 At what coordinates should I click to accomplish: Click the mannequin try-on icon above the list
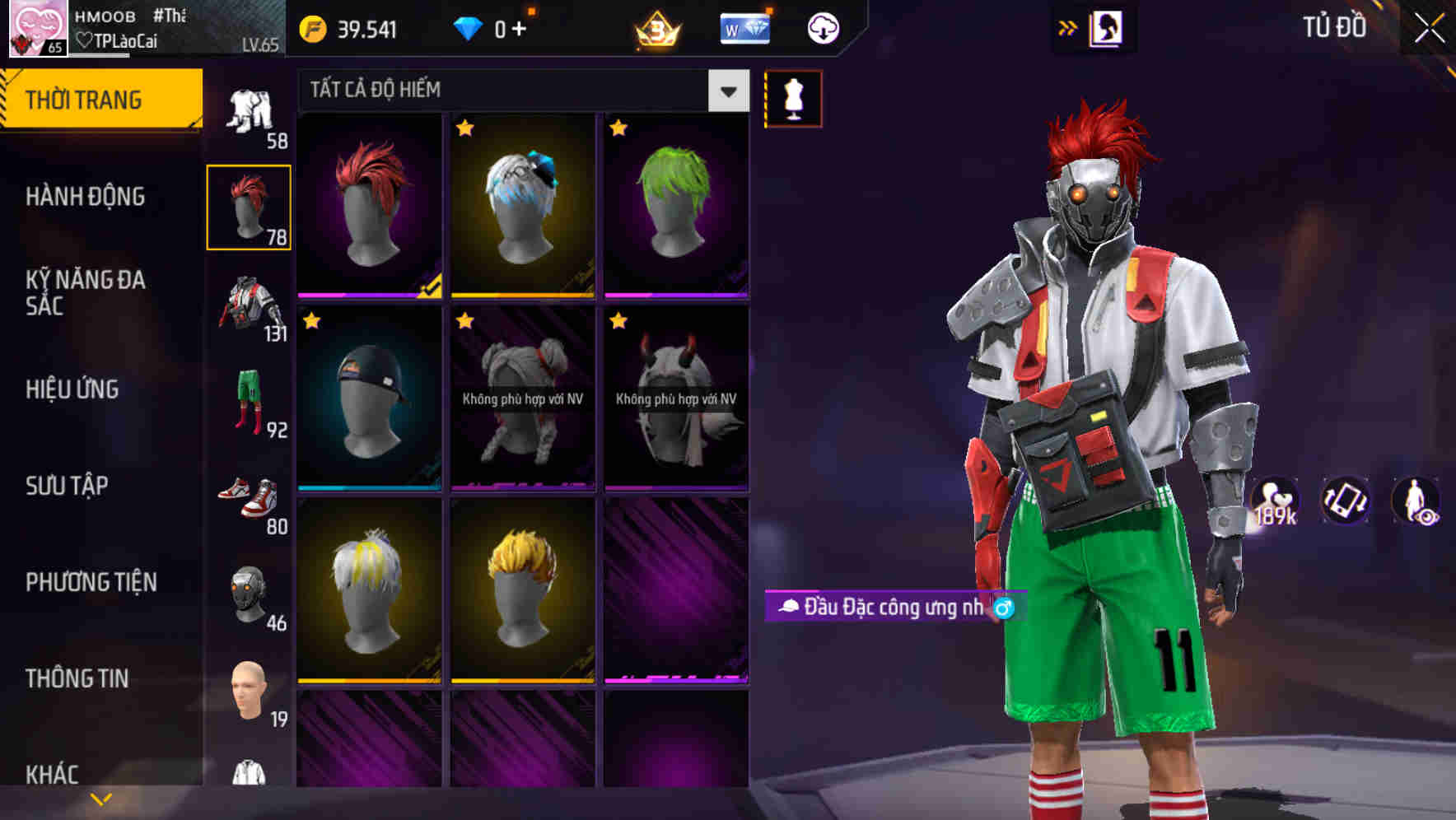tap(792, 97)
